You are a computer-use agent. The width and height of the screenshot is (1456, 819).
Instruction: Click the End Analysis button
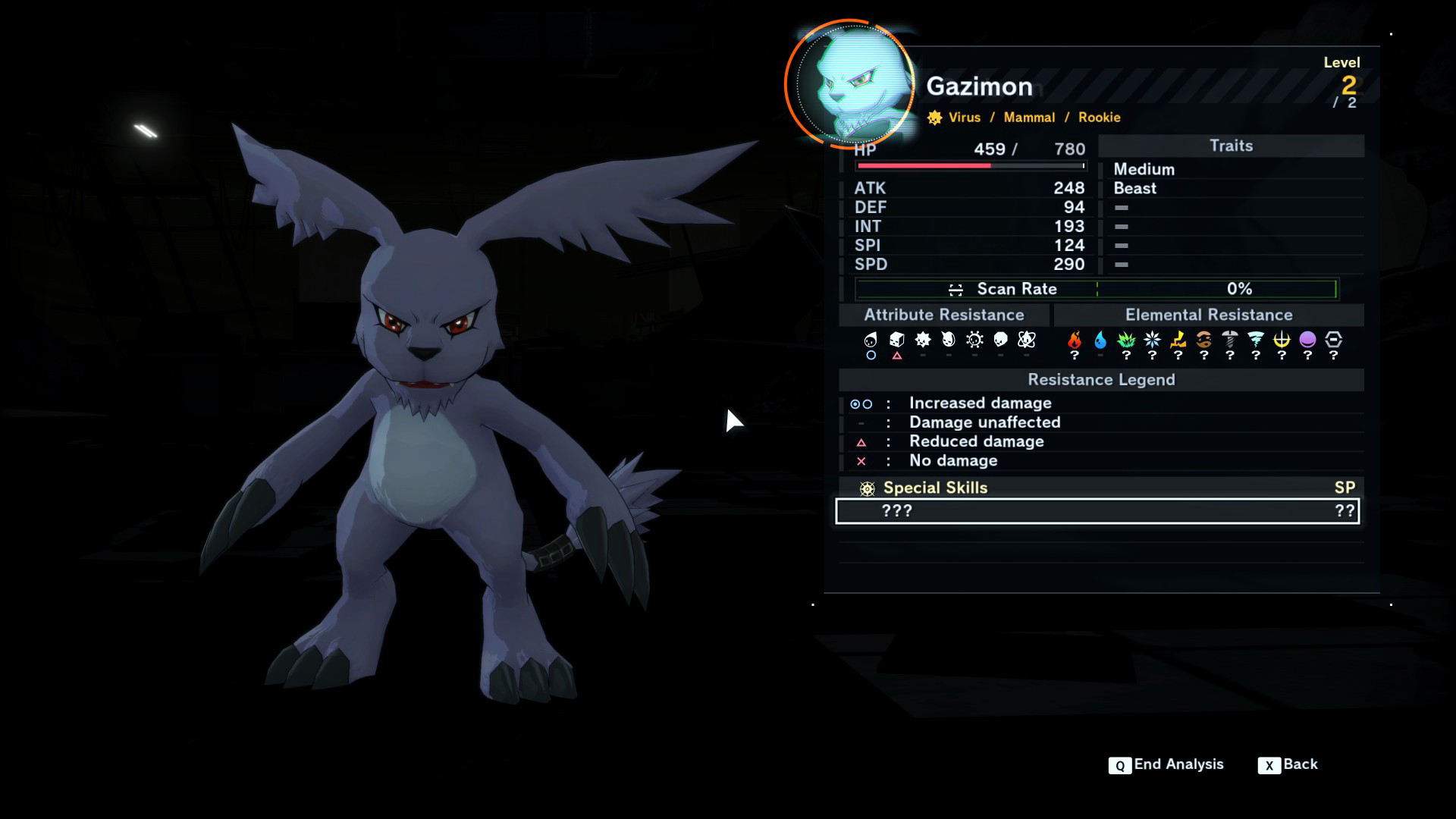(x=1166, y=764)
